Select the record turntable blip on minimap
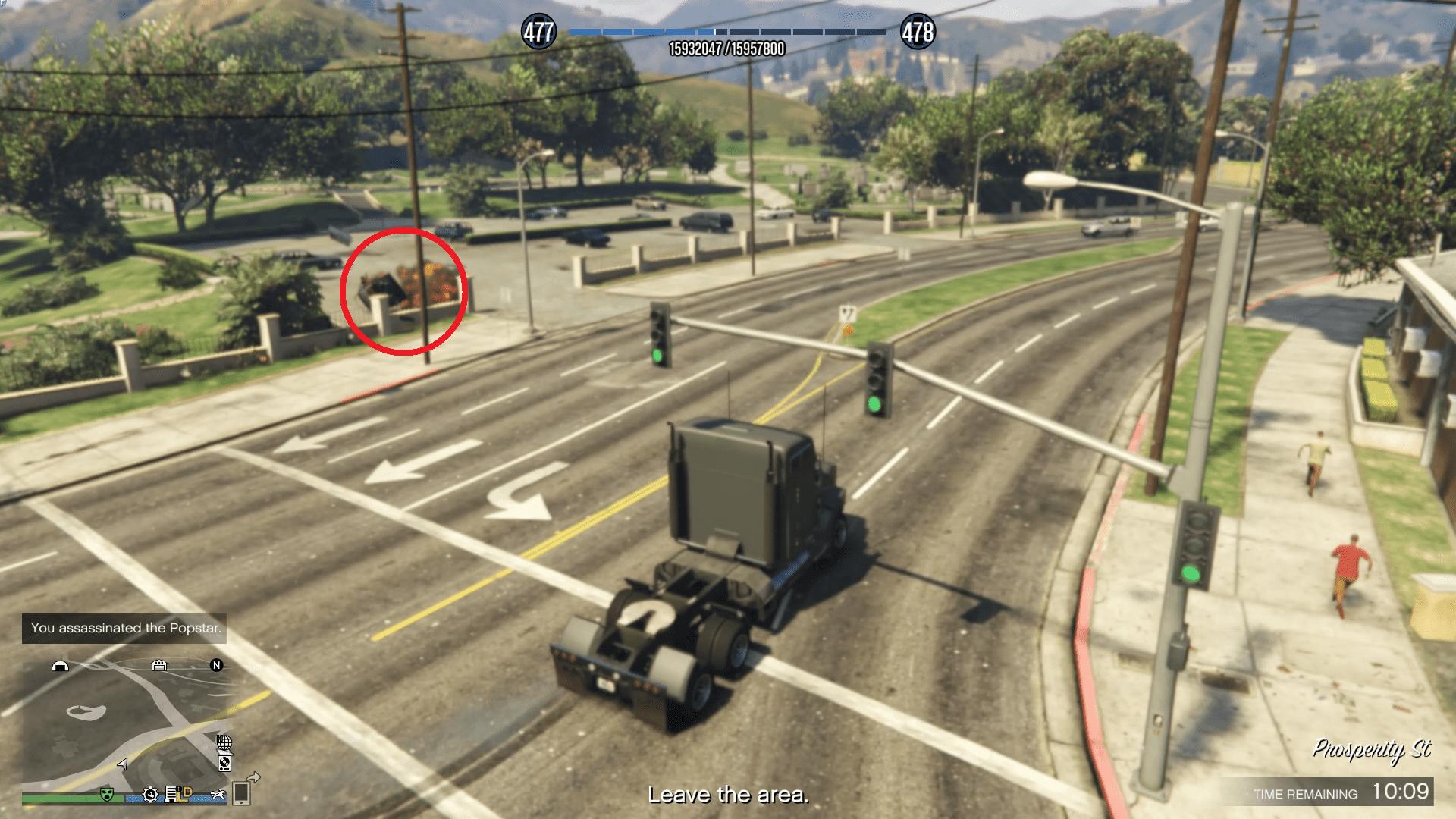 (x=224, y=763)
